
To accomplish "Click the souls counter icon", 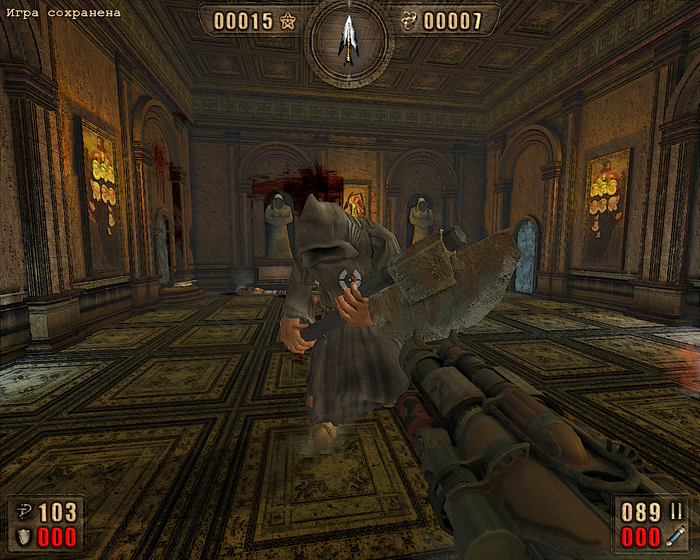I will pyautogui.click(x=408, y=21).
